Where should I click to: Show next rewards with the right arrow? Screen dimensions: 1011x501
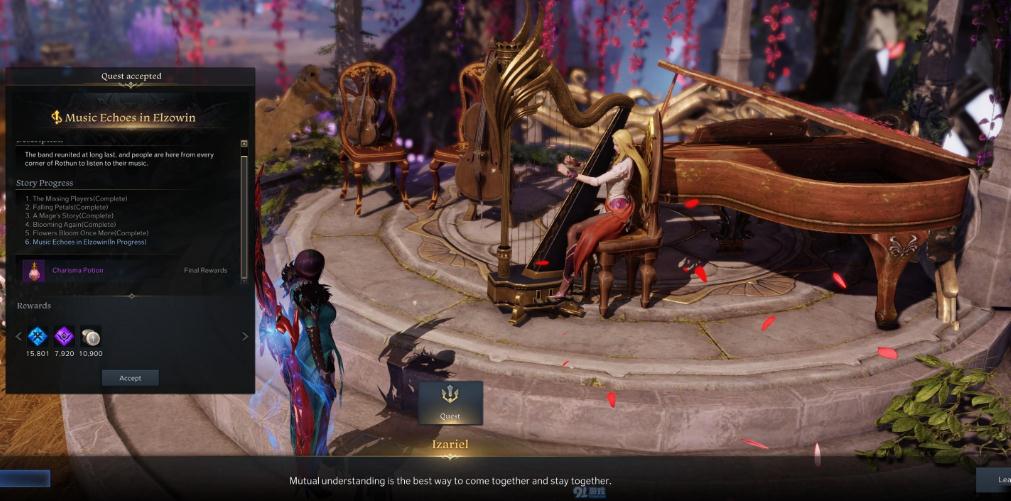[x=245, y=337]
